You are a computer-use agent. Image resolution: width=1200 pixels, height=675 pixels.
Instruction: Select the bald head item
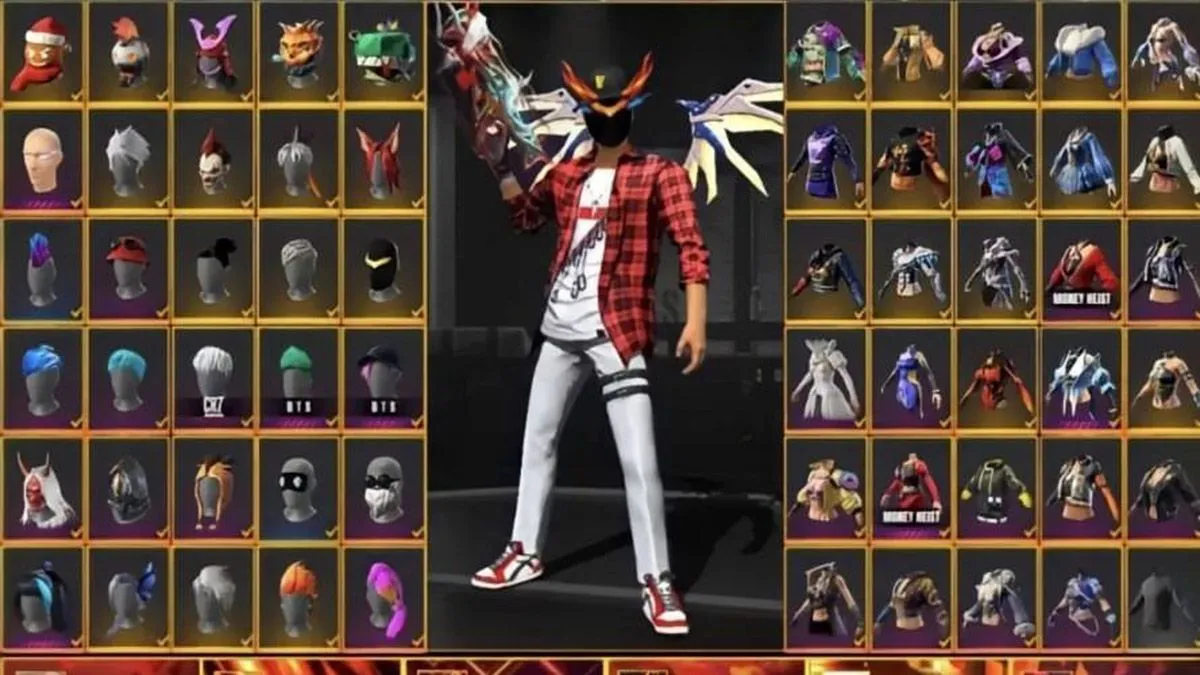(x=43, y=159)
